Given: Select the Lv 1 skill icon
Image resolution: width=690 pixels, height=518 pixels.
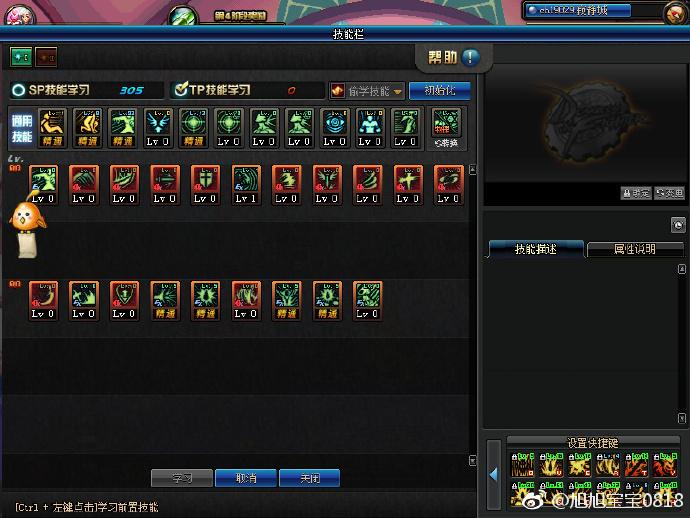Looking at the screenshot, I should pos(246,181).
